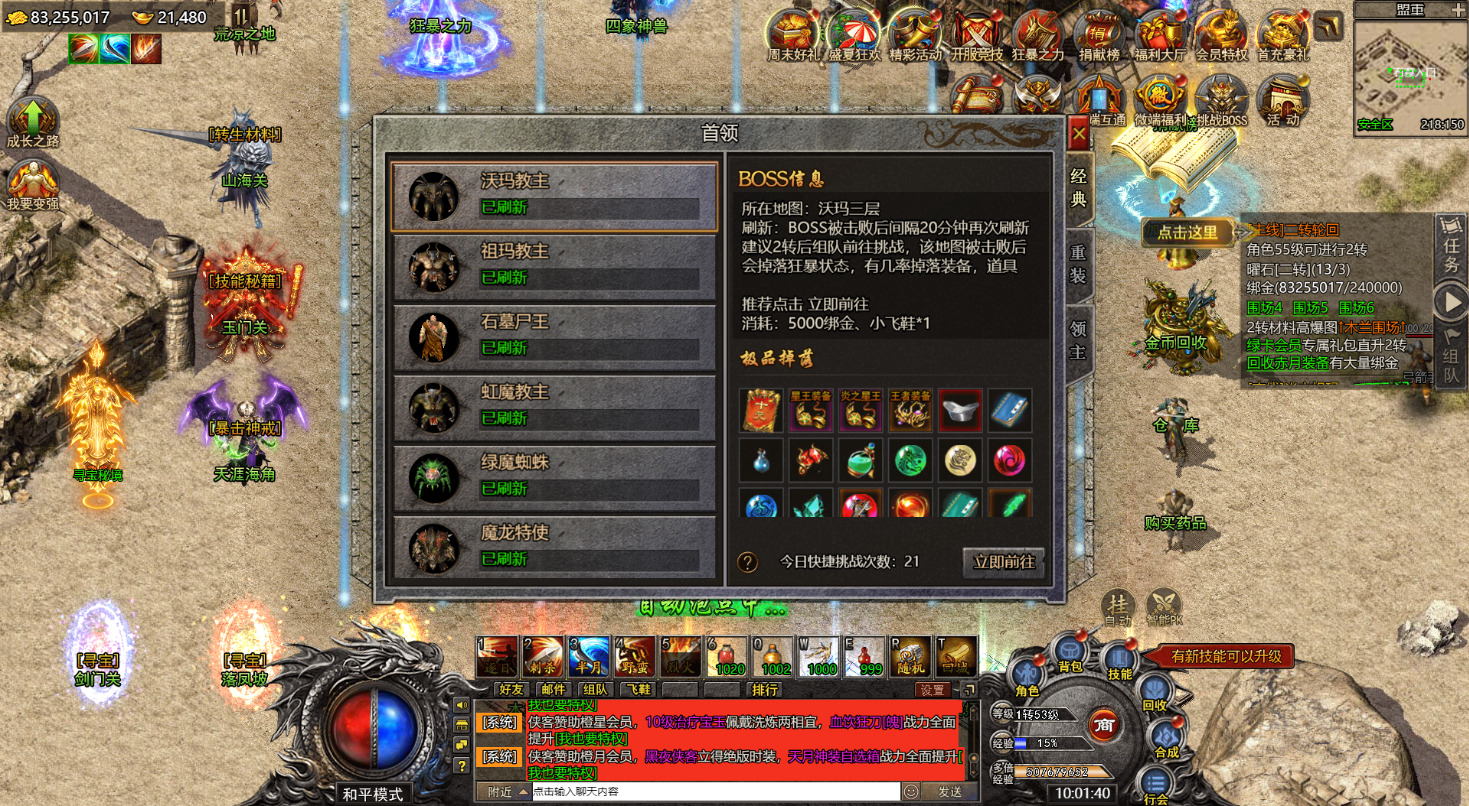Expand the 设置 panel beside the chat
Viewport: 1469px width, 806px height.
[x=933, y=688]
